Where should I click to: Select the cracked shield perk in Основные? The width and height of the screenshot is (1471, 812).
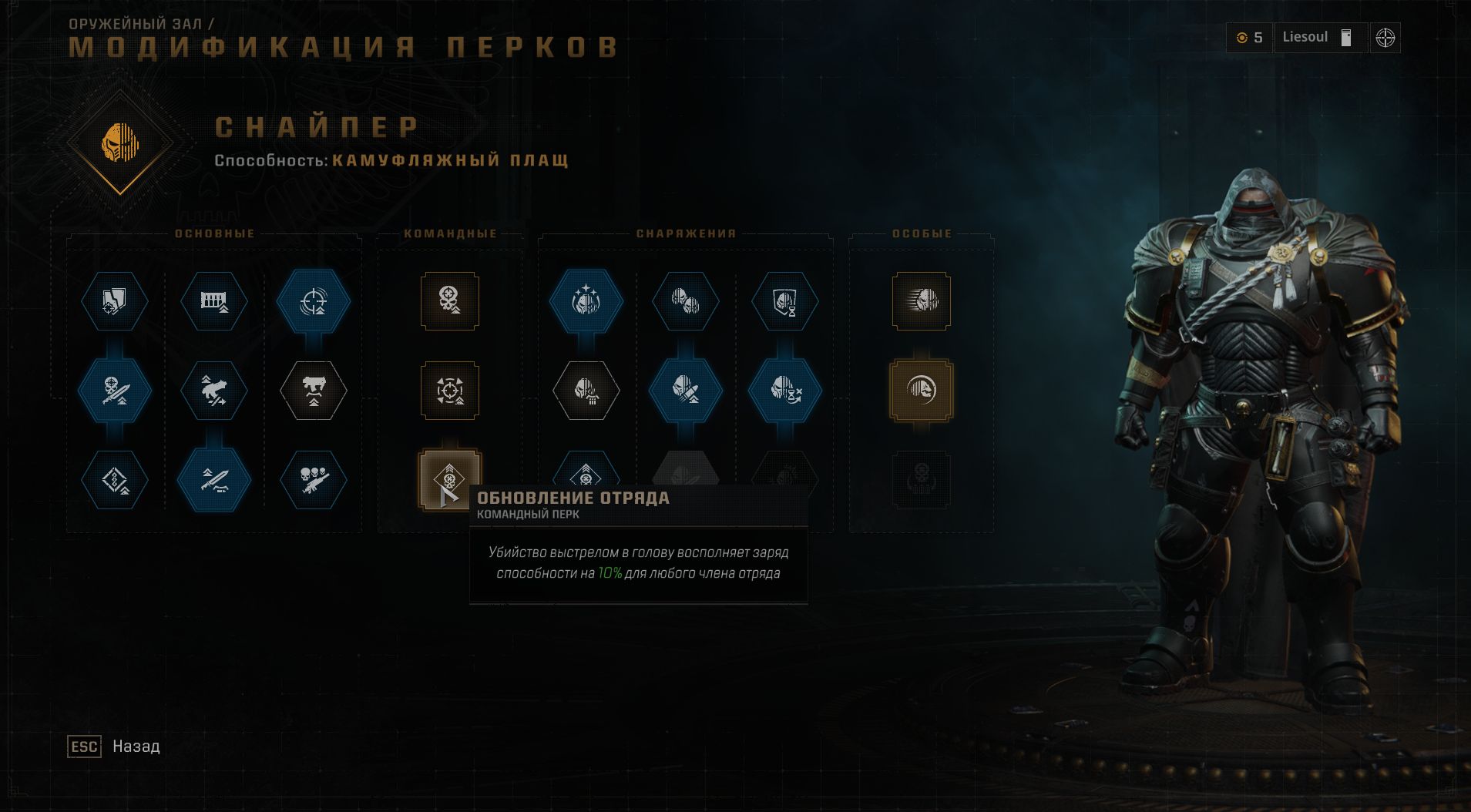pos(114,302)
